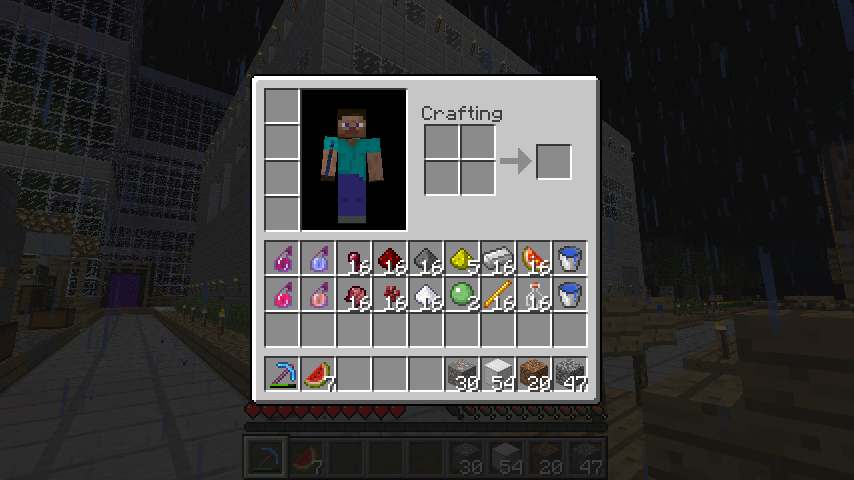This screenshot has height=480, width=854.
Task: Grab the blaze rod stack
Action: pos(499,295)
